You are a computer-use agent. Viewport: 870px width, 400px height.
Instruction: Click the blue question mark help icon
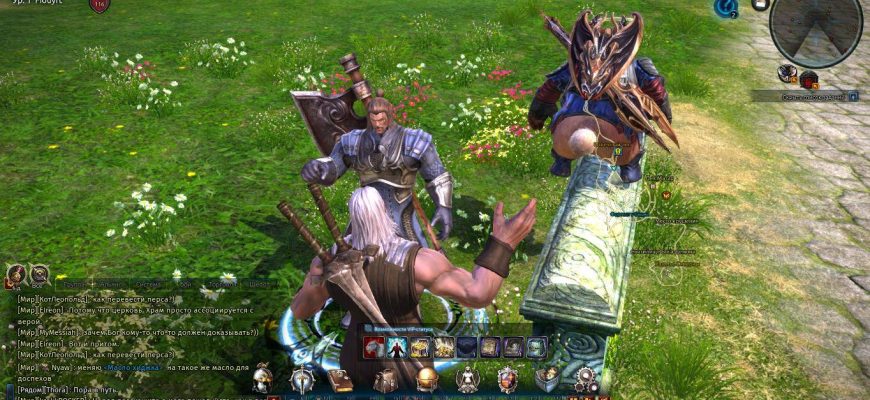coord(725,8)
